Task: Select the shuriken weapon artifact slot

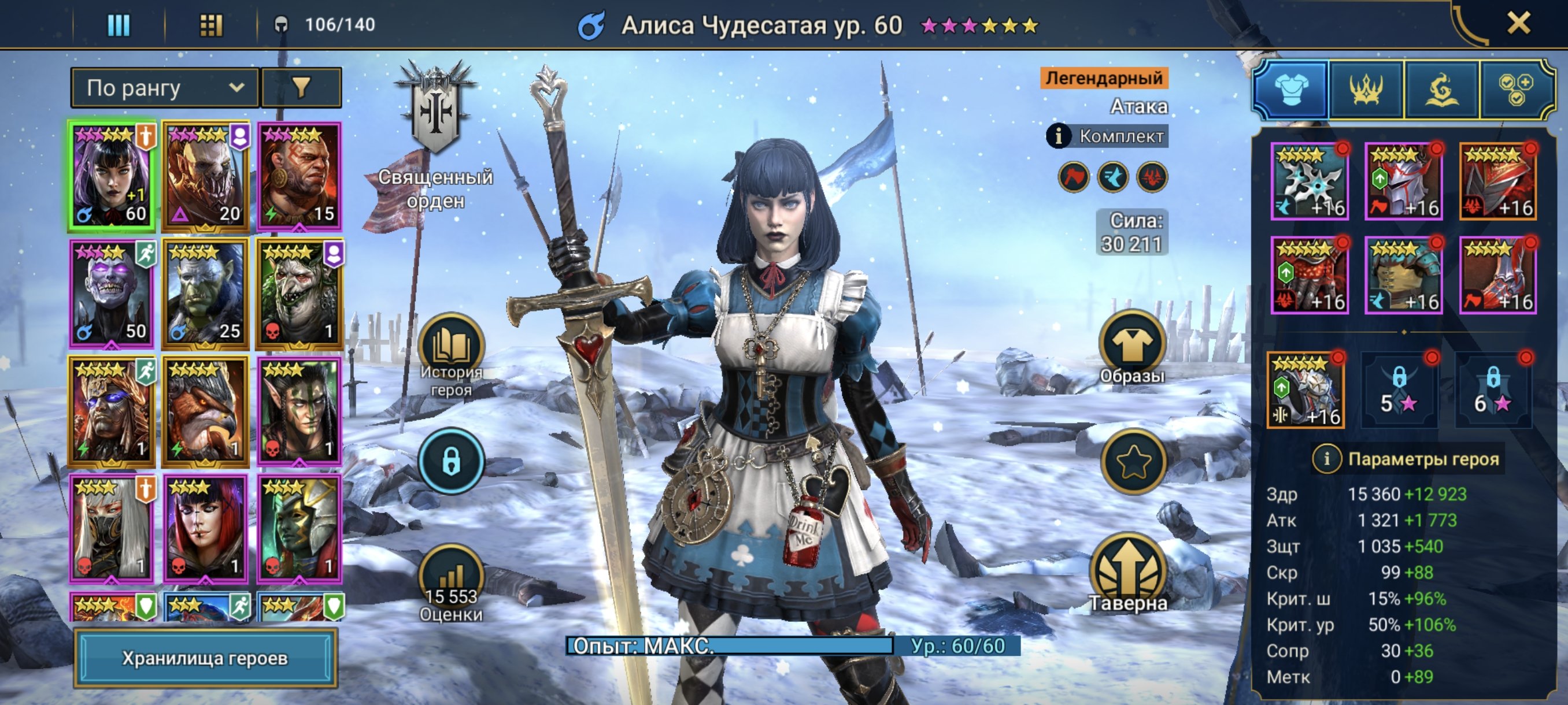Action: (1310, 182)
